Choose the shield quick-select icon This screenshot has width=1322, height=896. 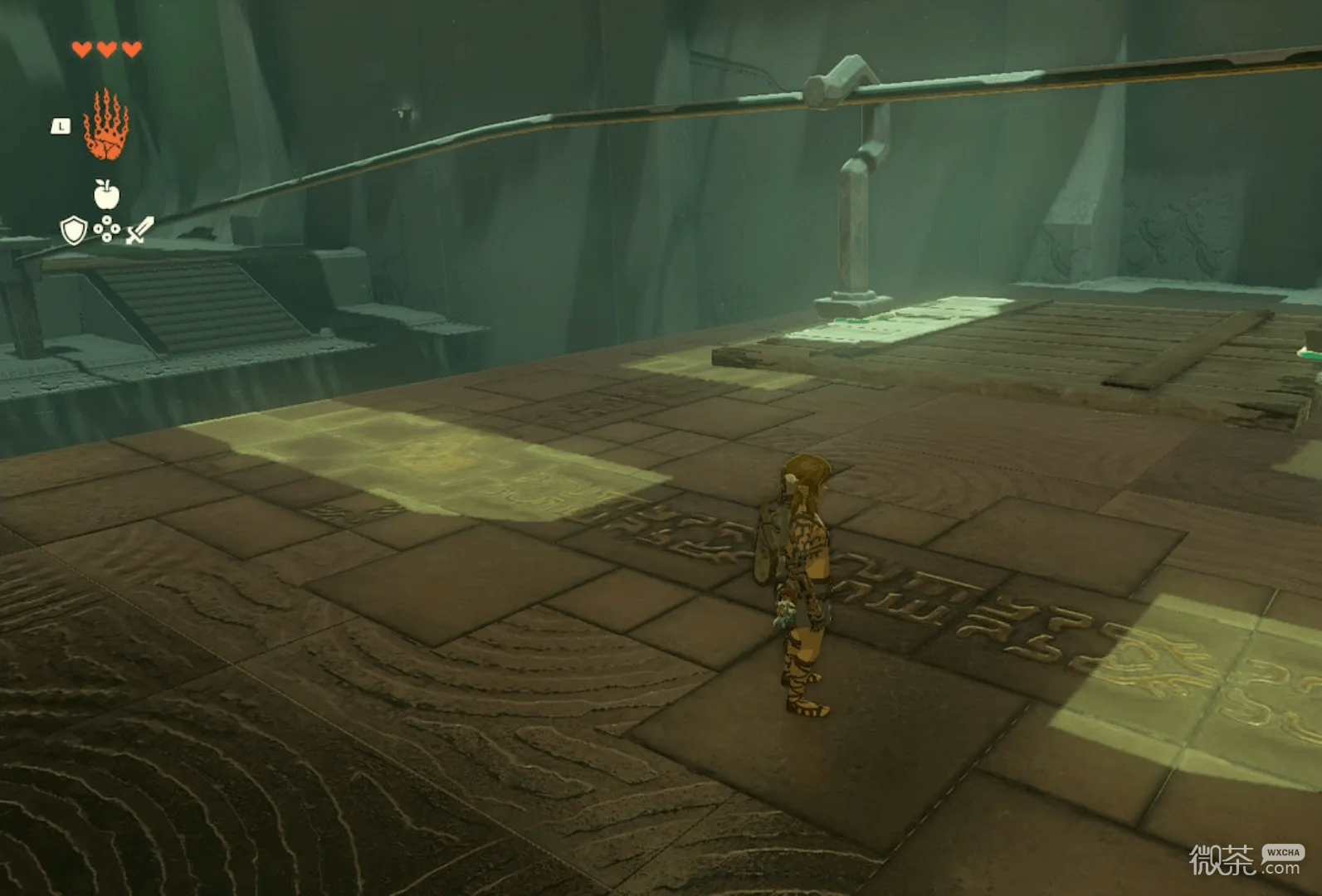tap(74, 231)
